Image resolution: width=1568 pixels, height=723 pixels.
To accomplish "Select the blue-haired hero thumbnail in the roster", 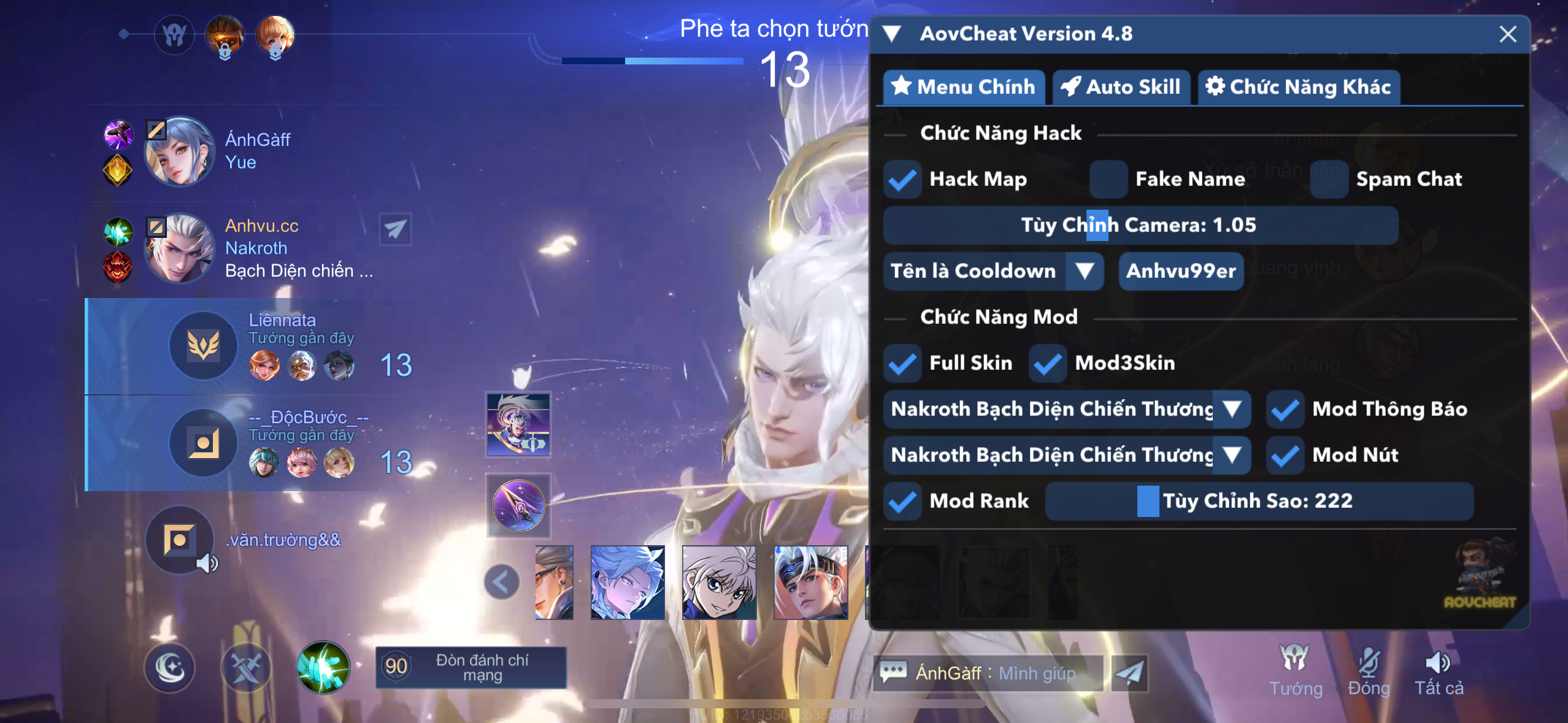I will (628, 581).
